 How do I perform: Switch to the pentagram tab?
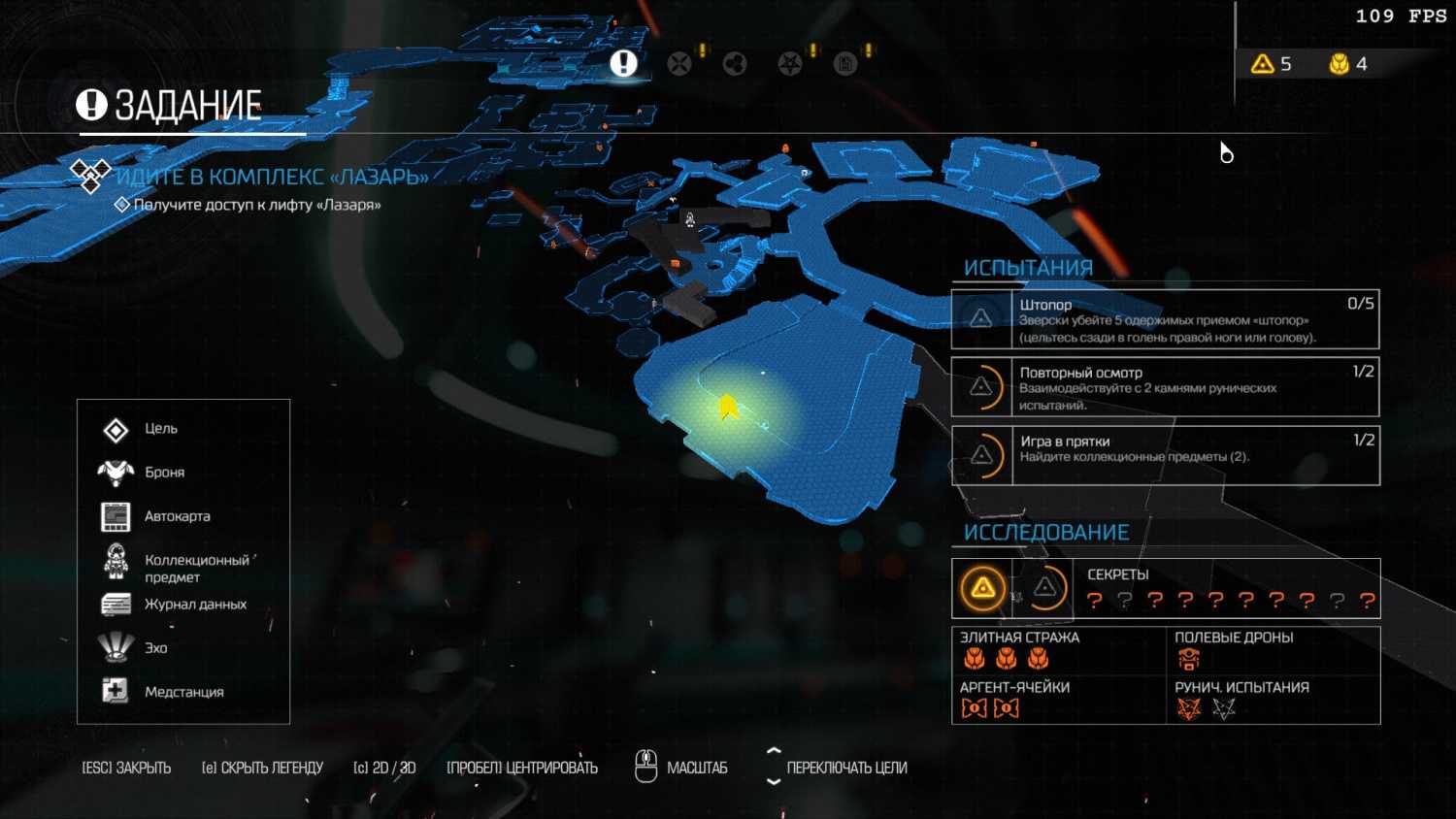pos(790,64)
